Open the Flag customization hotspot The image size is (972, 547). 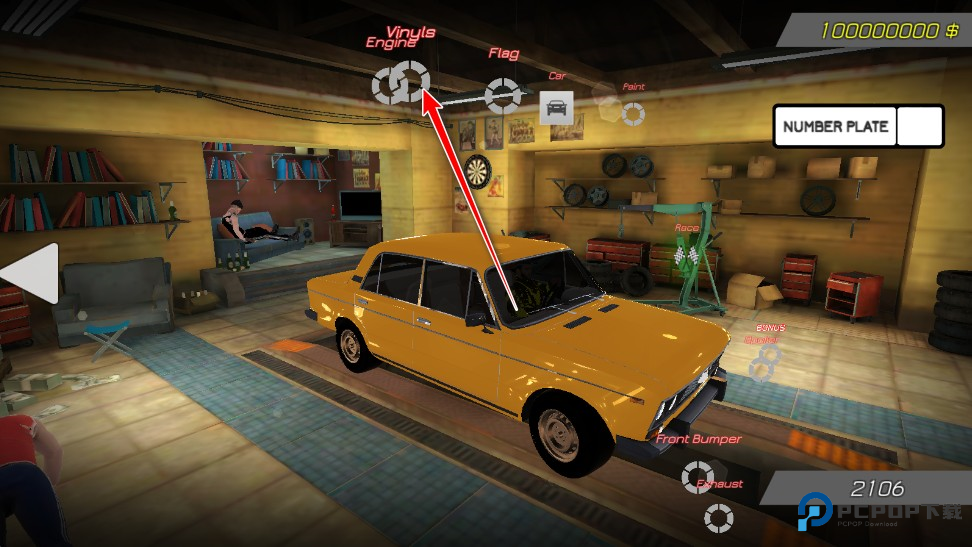(x=502, y=94)
